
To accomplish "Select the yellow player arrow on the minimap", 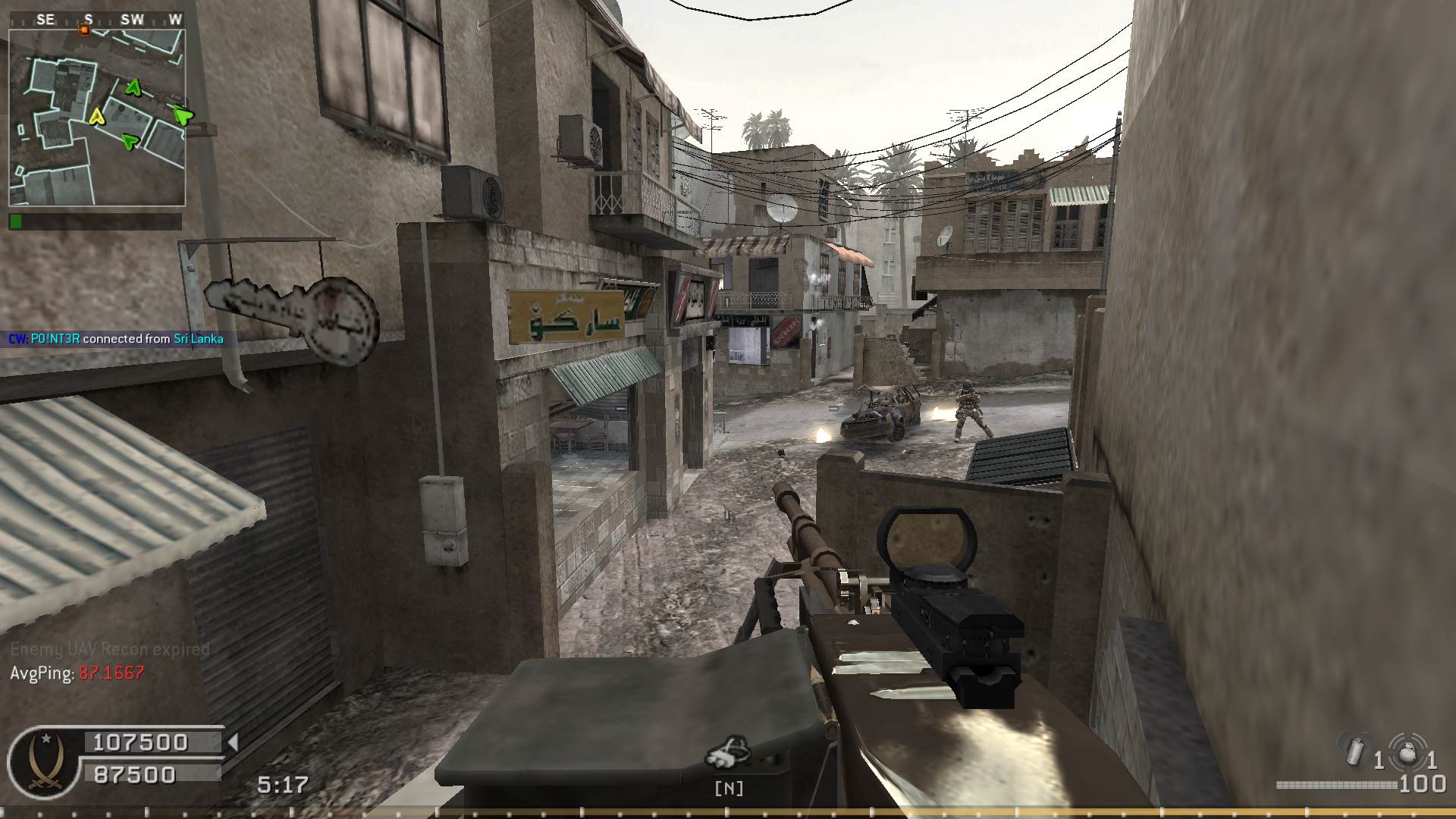I will (96, 116).
